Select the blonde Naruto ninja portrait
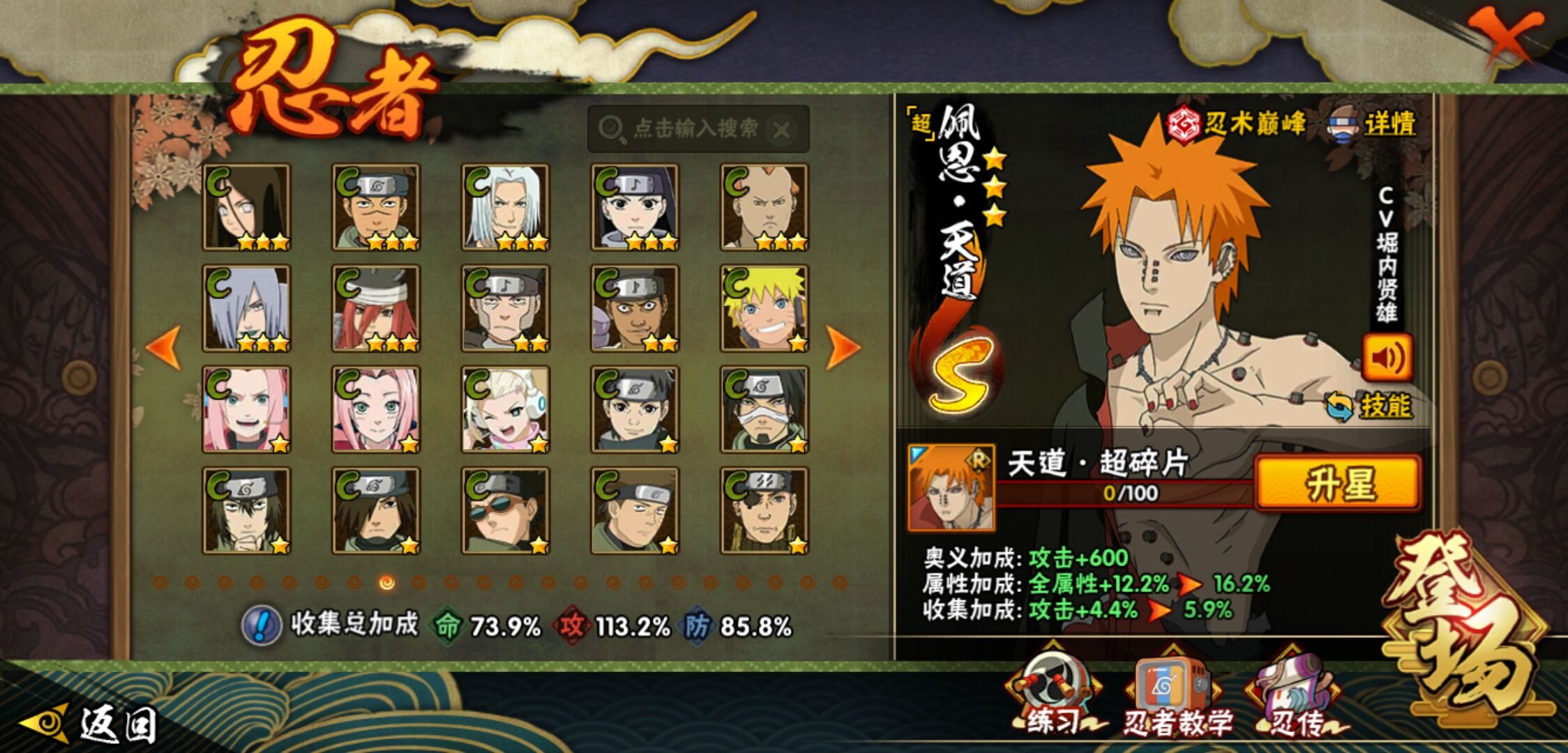Image resolution: width=1568 pixels, height=753 pixels. (764, 308)
